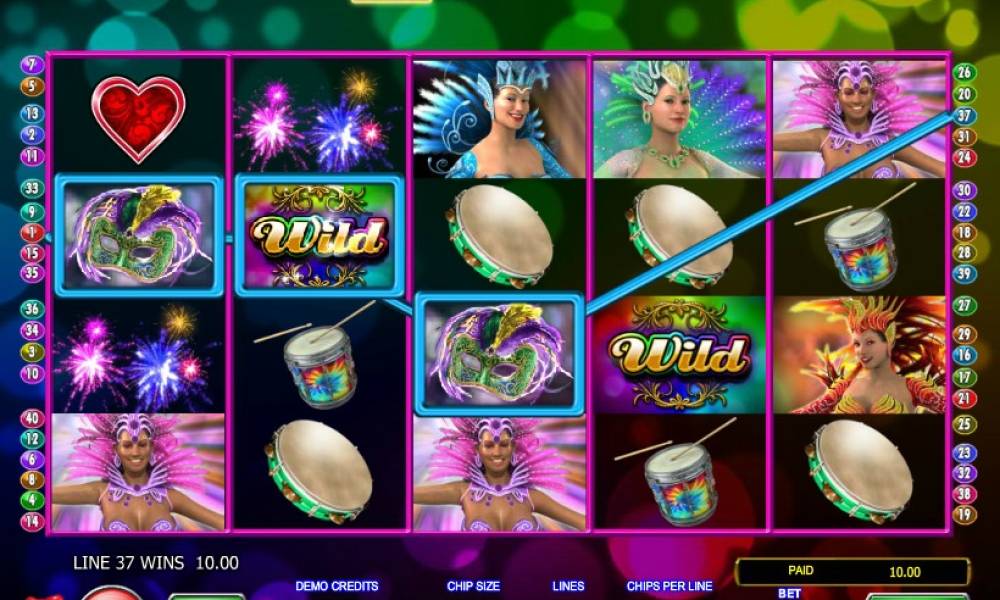This screenshot has width=1000, height=600.
Task: Activate payline 25 indicator
Action: (x=964, y=425)
